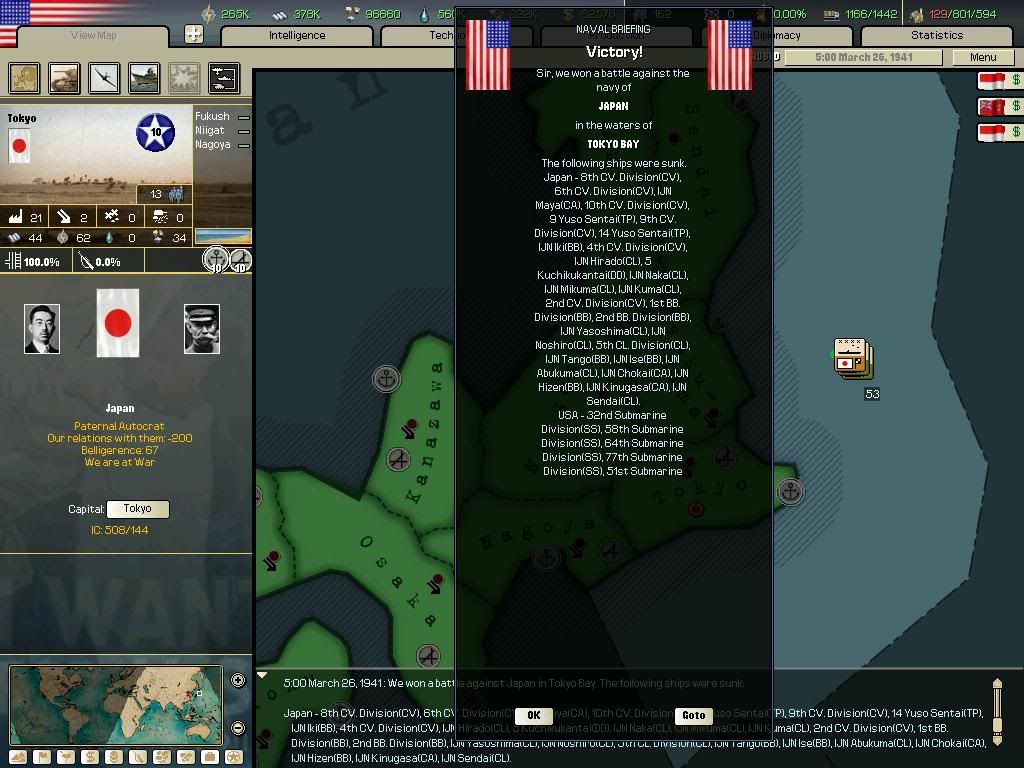Screen dimensions: 1024x768
Task: Open the game Menu button
Action: coord(983,57)
